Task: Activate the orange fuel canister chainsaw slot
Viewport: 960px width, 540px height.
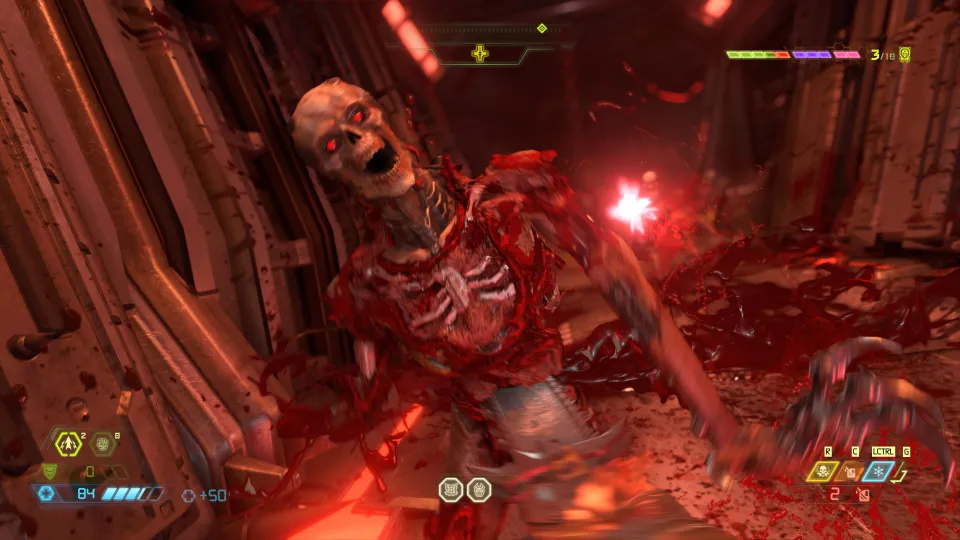Action: coord(852,470)
